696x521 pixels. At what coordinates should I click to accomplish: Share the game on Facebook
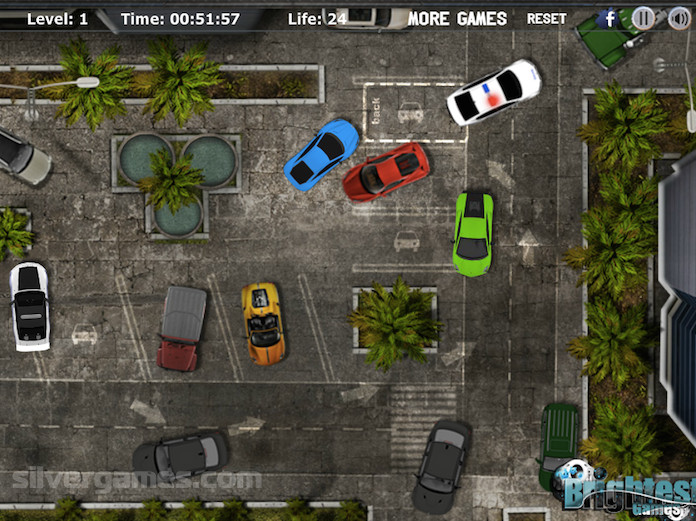tap(609, 18)
